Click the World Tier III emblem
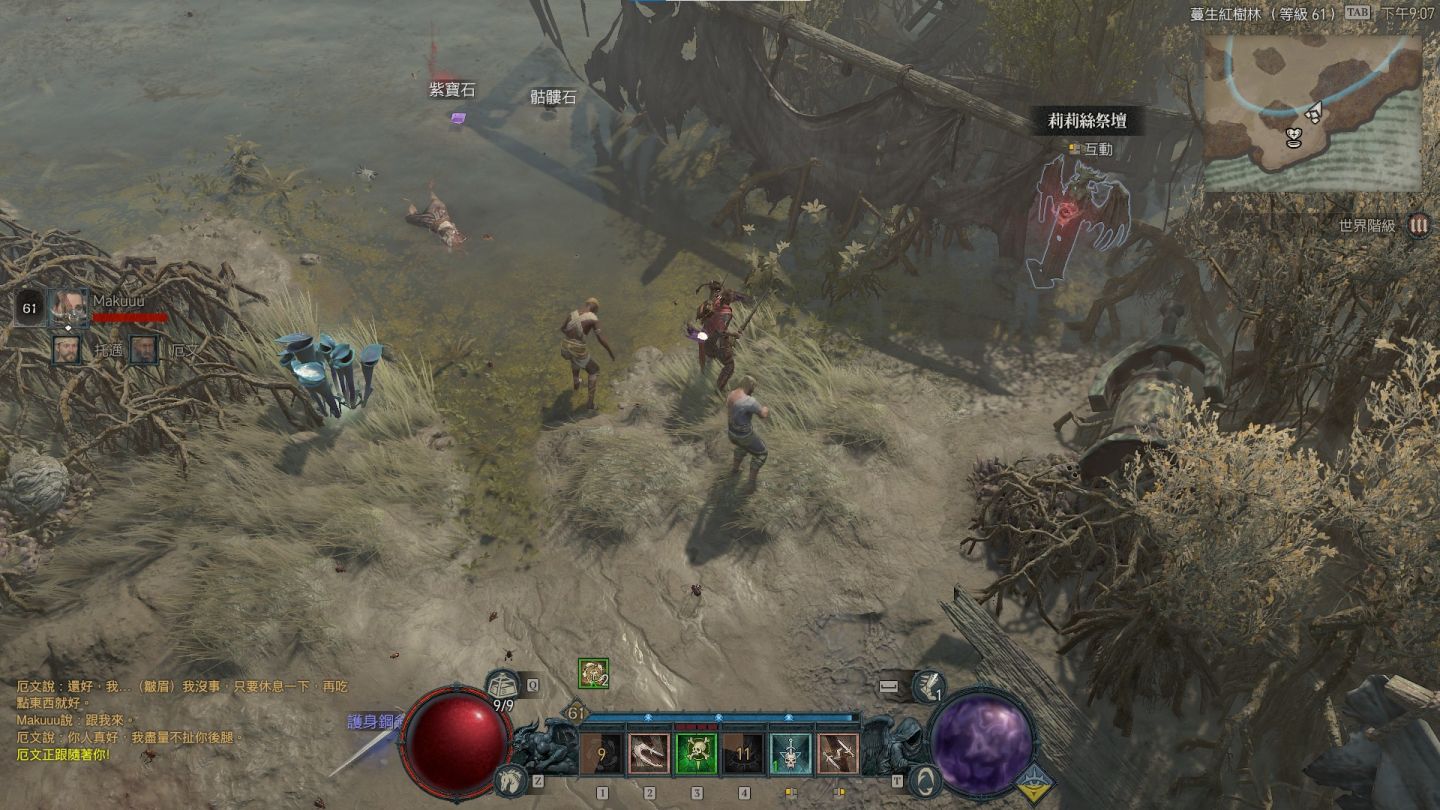 click(x=1417, y=225)
